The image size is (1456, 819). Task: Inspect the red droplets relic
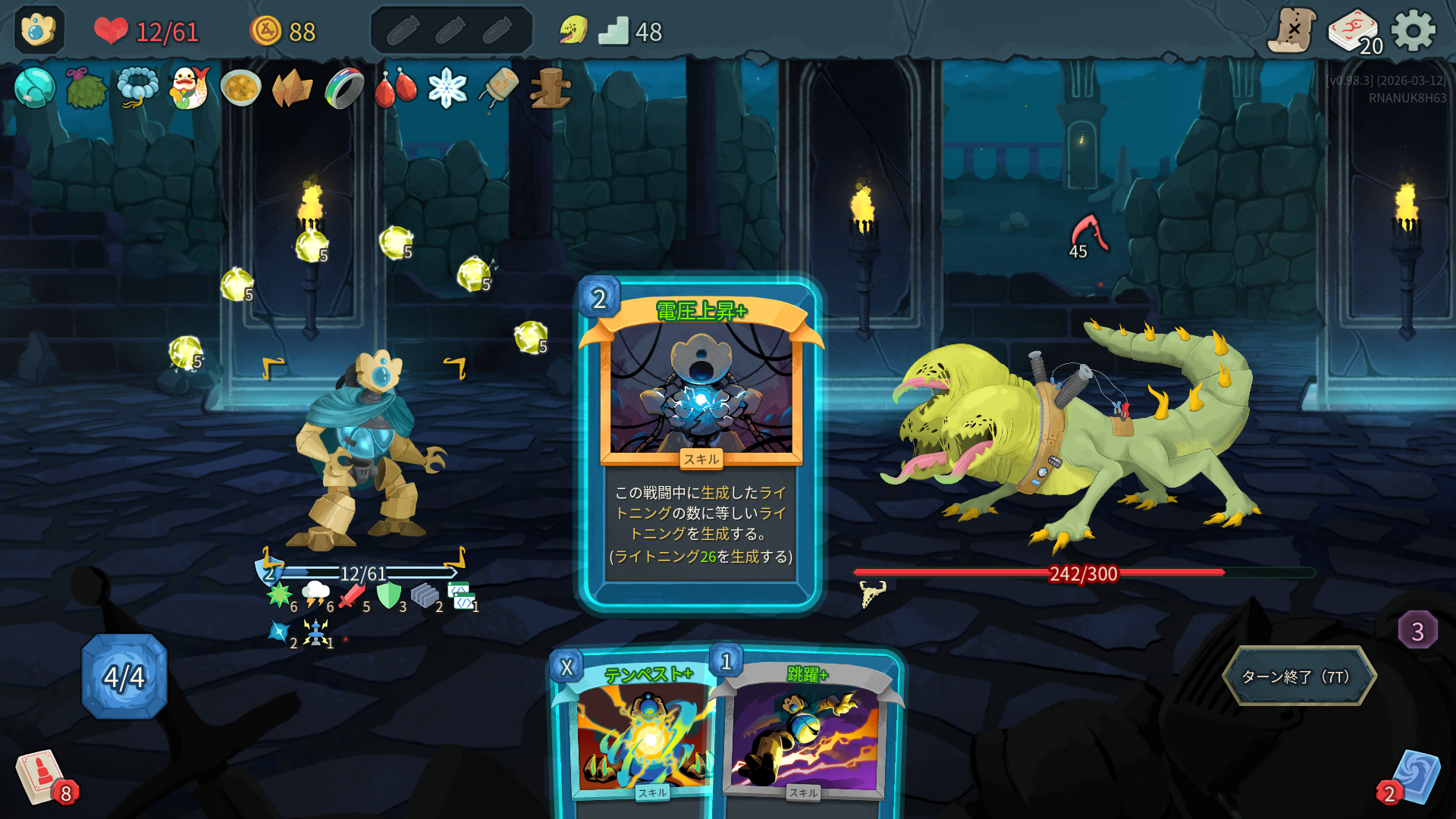click(396, 88)
